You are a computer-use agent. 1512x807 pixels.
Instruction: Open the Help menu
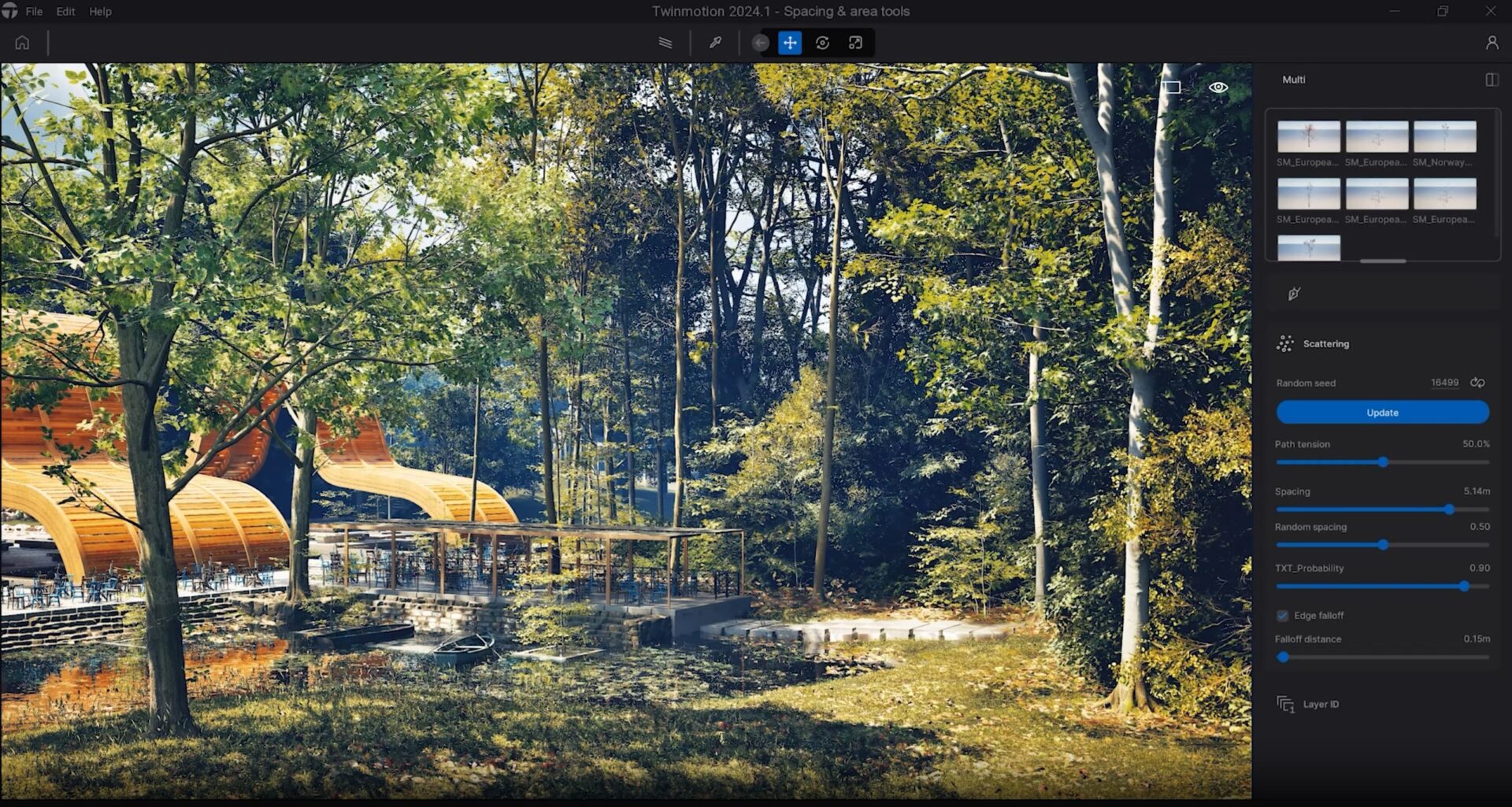pyautogui.click(x=100, y=12)
